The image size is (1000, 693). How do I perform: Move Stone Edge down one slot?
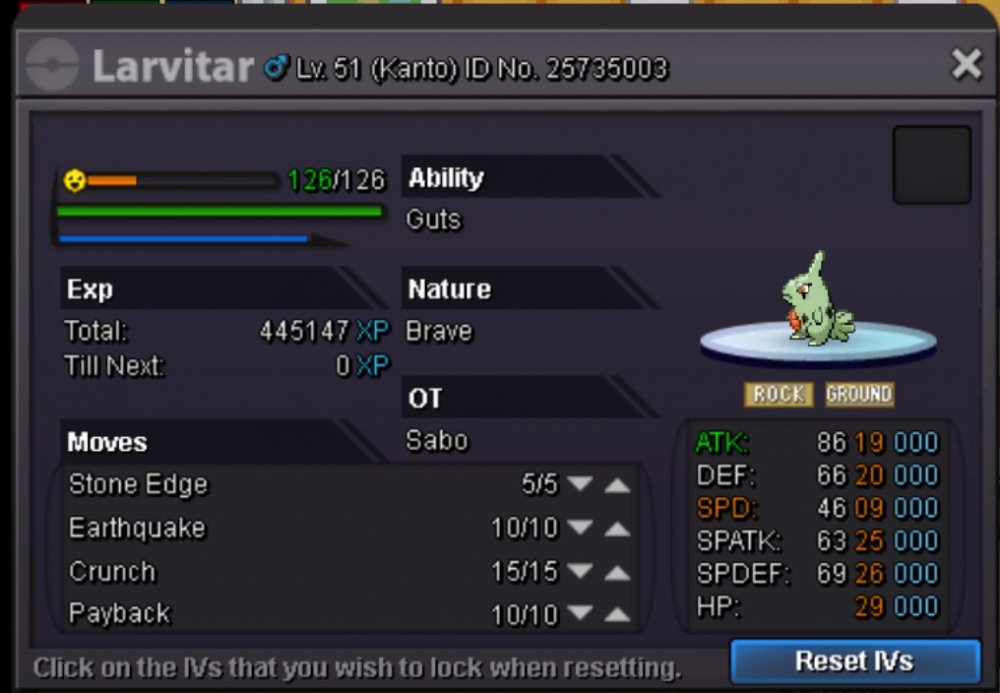pyautogui.click(x=580, y=485)
